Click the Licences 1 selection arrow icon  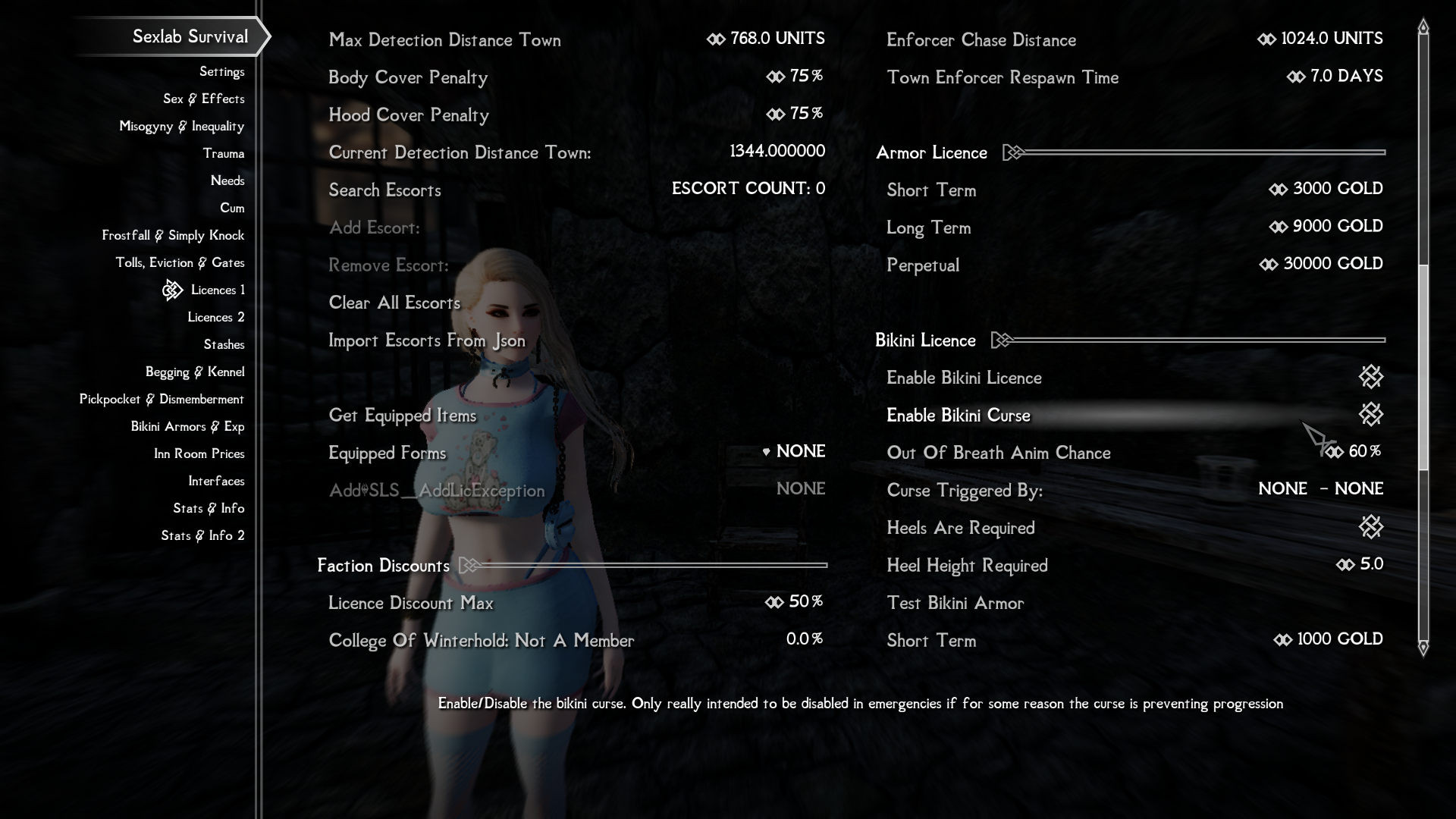click(x=173, y=290)
